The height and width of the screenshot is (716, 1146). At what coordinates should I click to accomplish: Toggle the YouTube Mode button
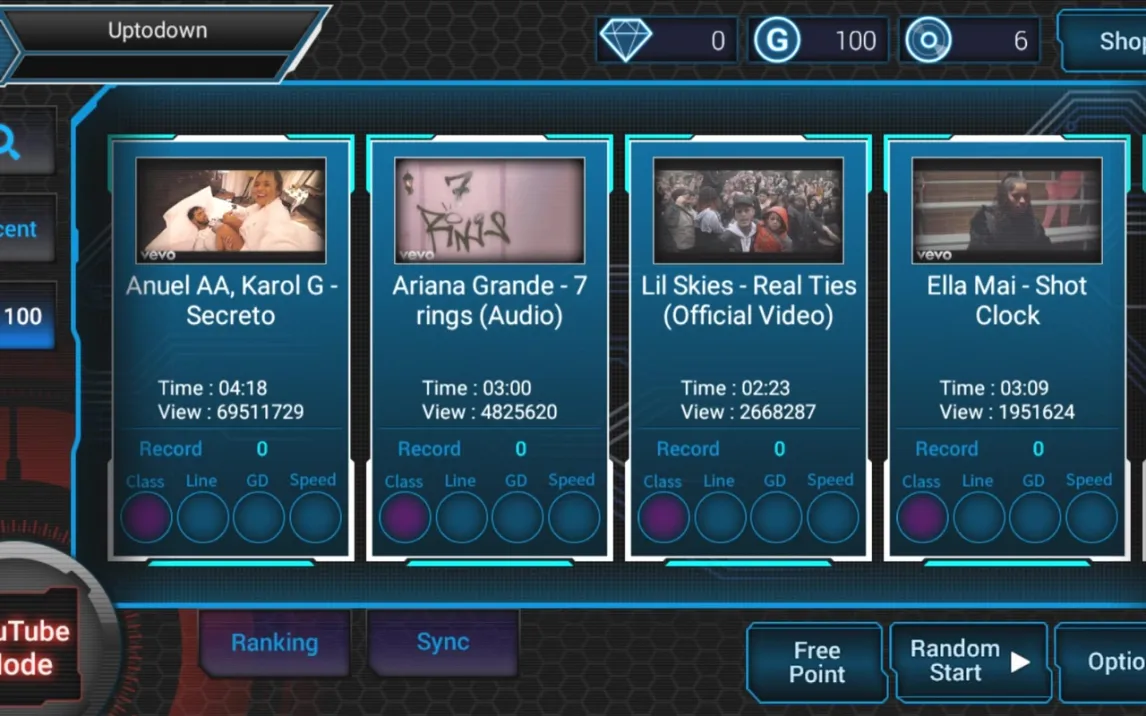[36, 647]
